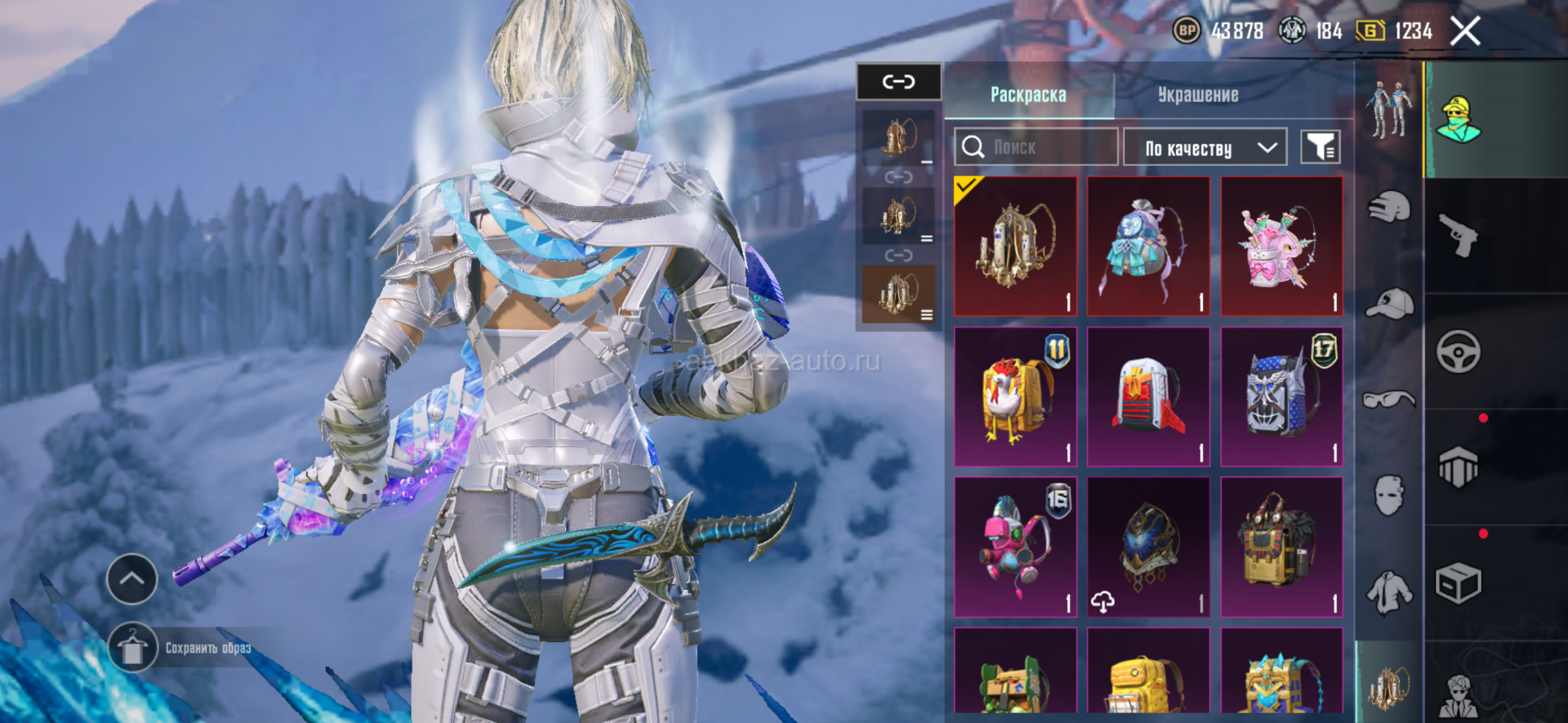Switch to the Раскраска tab

1028,95
